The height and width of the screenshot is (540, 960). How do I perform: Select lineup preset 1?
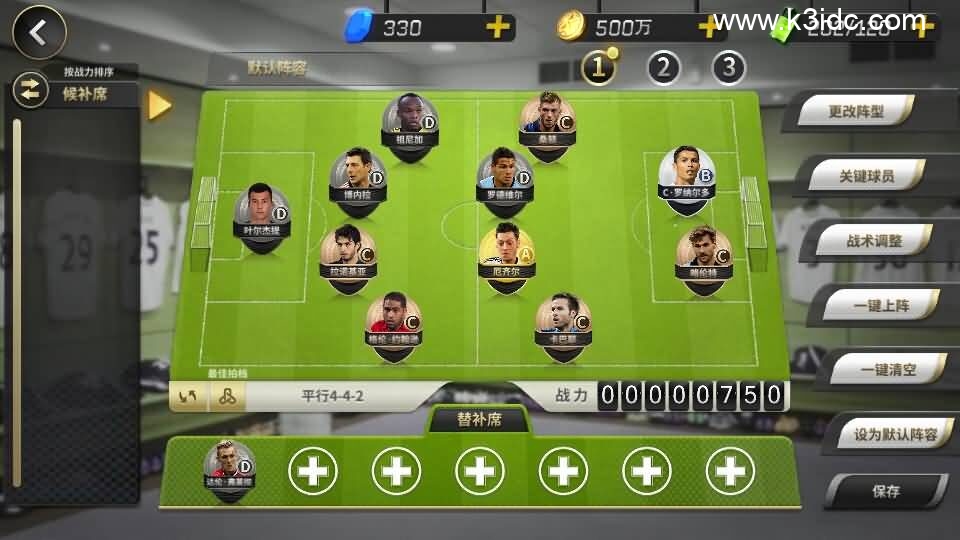(x=599, y=67)
